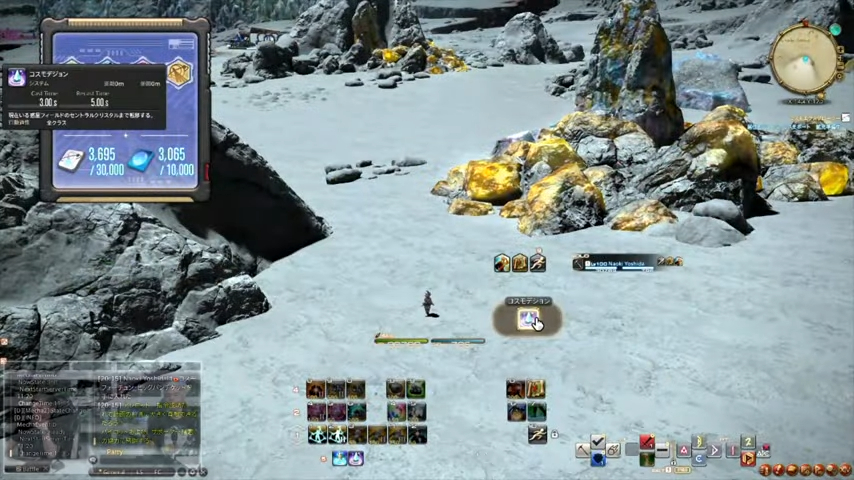Activate the Cosmocrystal teleport action under the cursor
This screenshot has height=480, width=854.
527,319
